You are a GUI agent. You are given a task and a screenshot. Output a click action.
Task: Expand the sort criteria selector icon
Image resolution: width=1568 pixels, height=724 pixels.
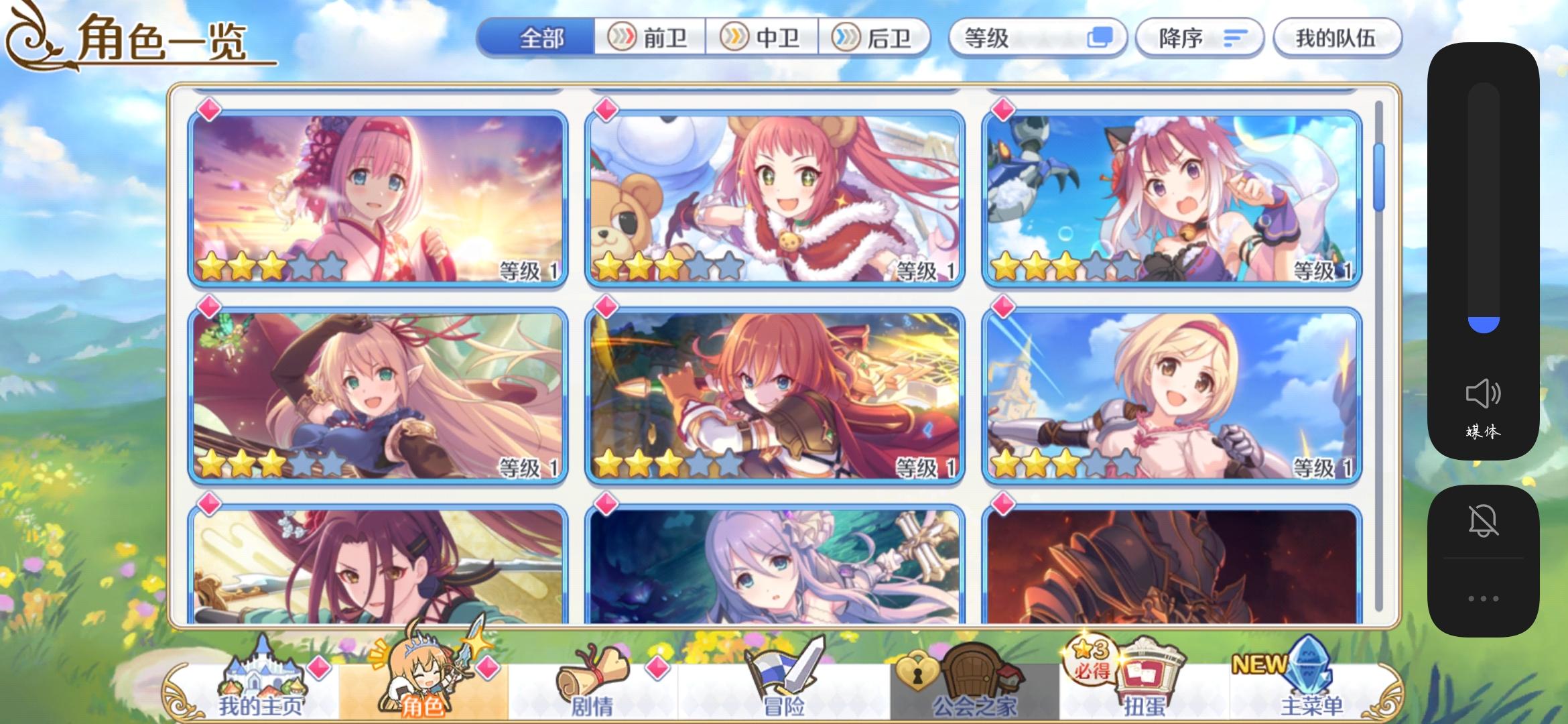(x=1102, y=38)
